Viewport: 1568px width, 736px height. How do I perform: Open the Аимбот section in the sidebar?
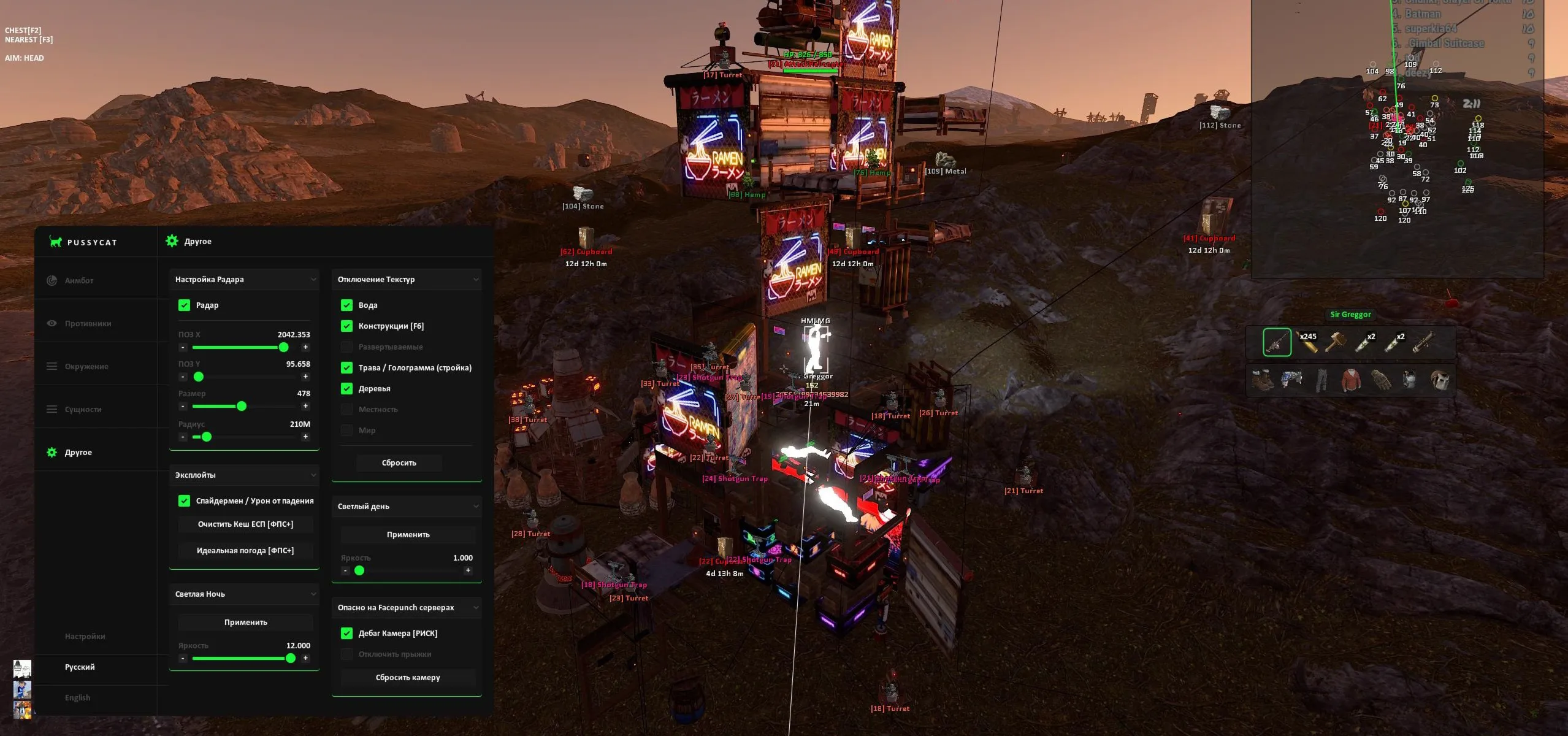coord(79,280)
